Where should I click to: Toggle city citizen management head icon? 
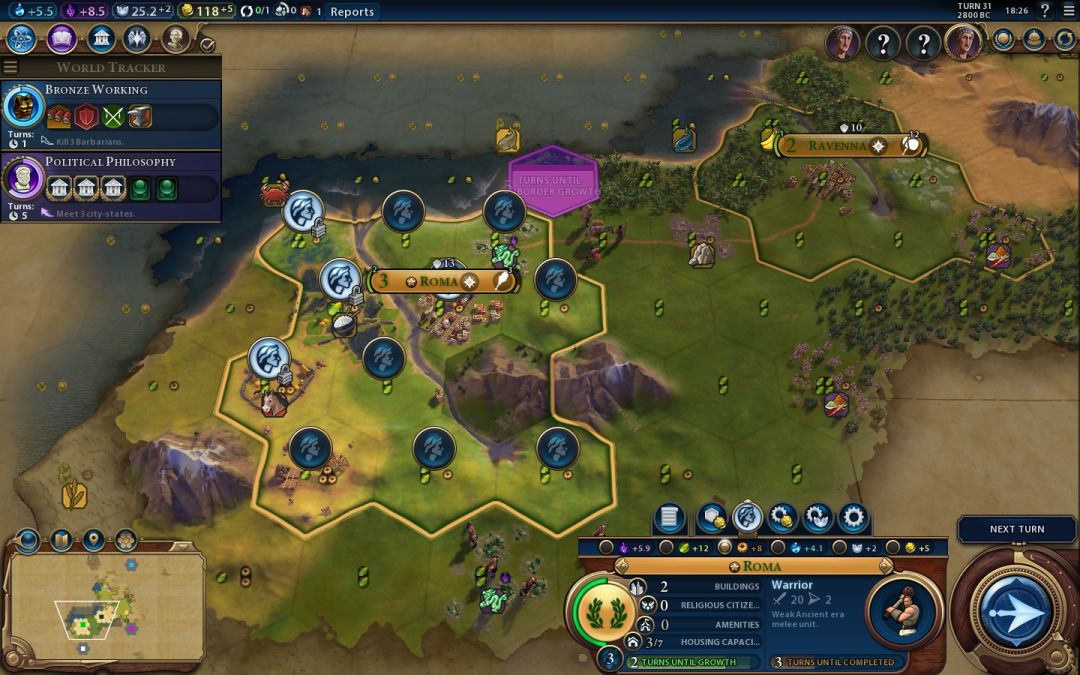(x=747, y=518)
